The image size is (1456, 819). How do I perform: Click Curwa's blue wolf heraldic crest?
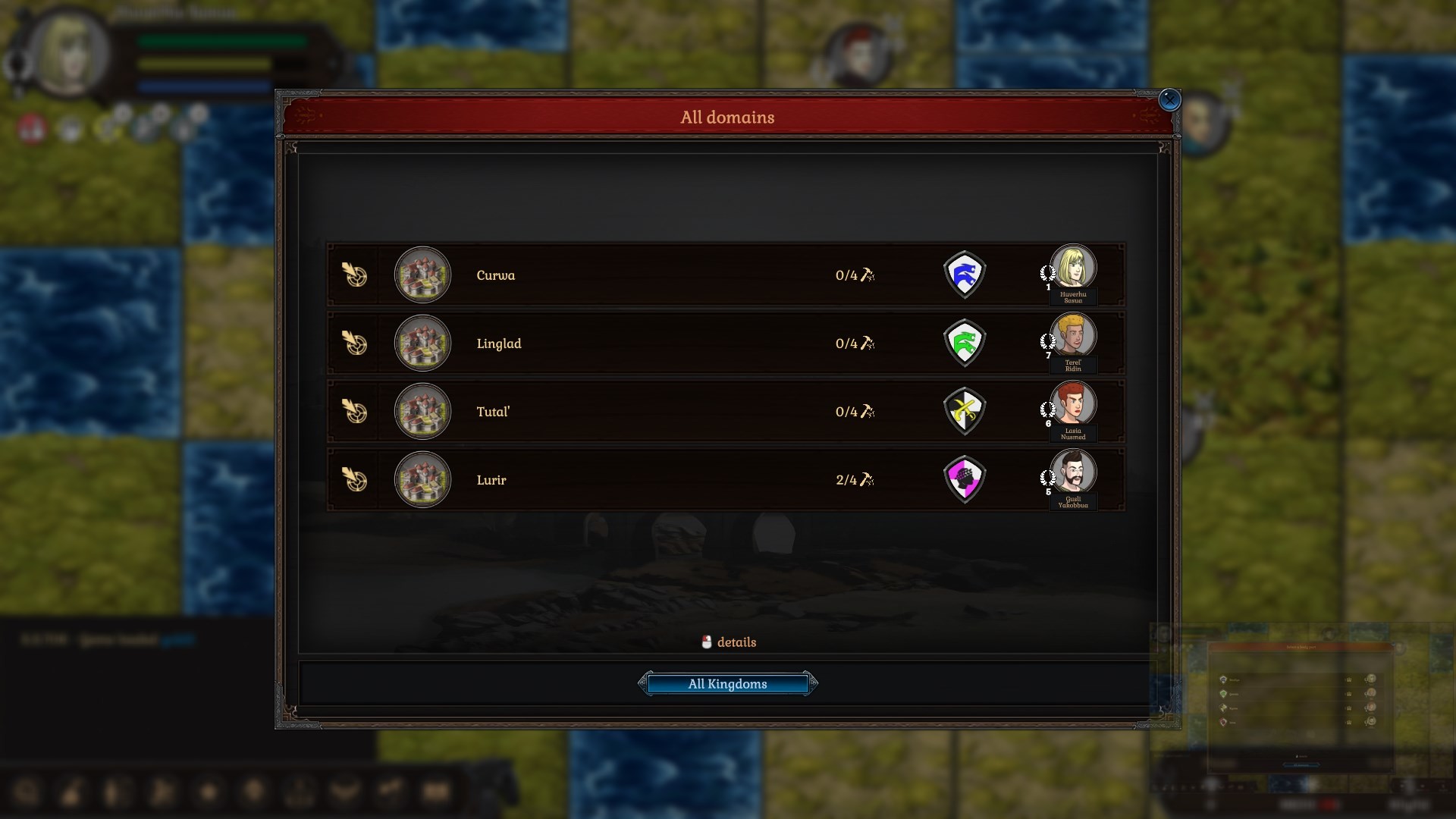[x=965, y=275]
